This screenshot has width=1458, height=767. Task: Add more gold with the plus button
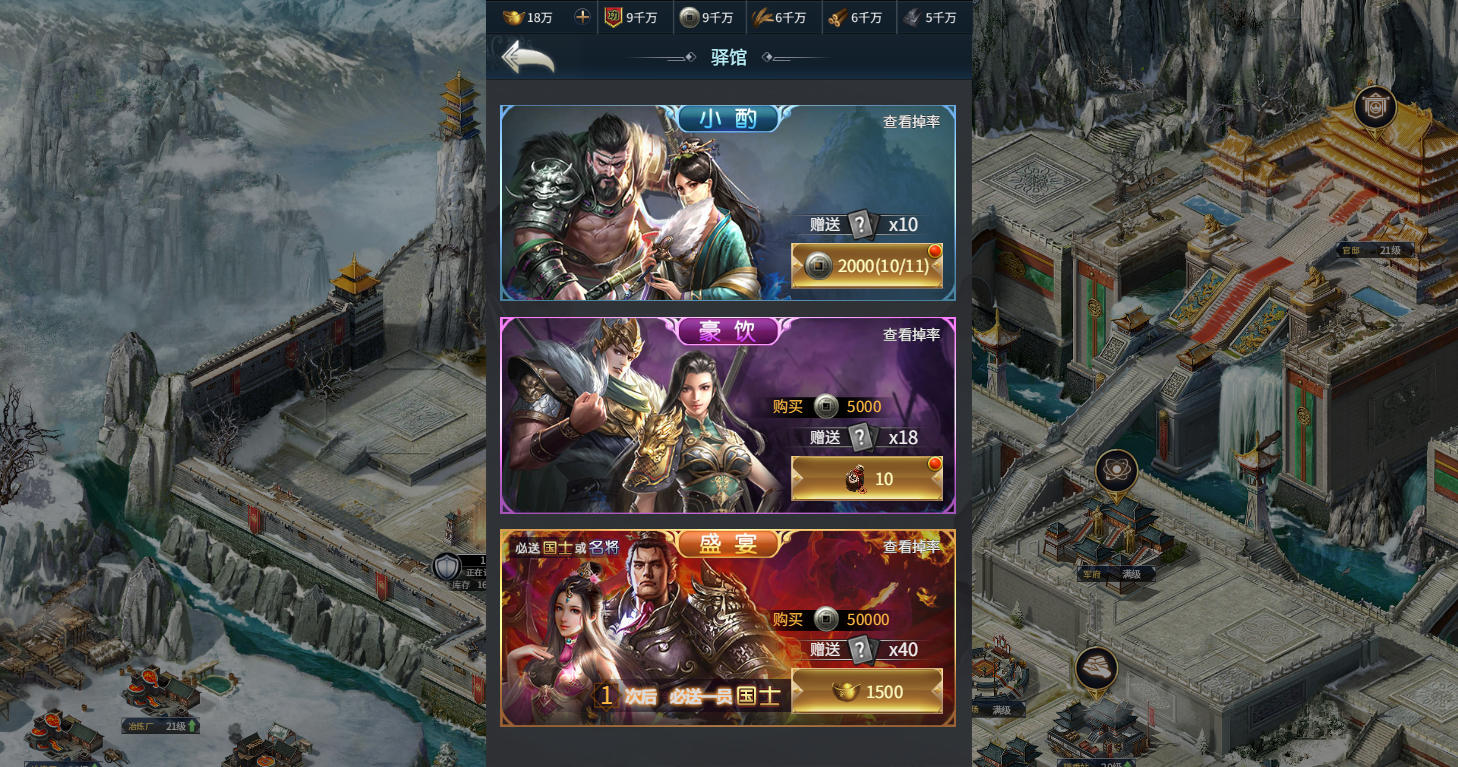coord(582,17)
